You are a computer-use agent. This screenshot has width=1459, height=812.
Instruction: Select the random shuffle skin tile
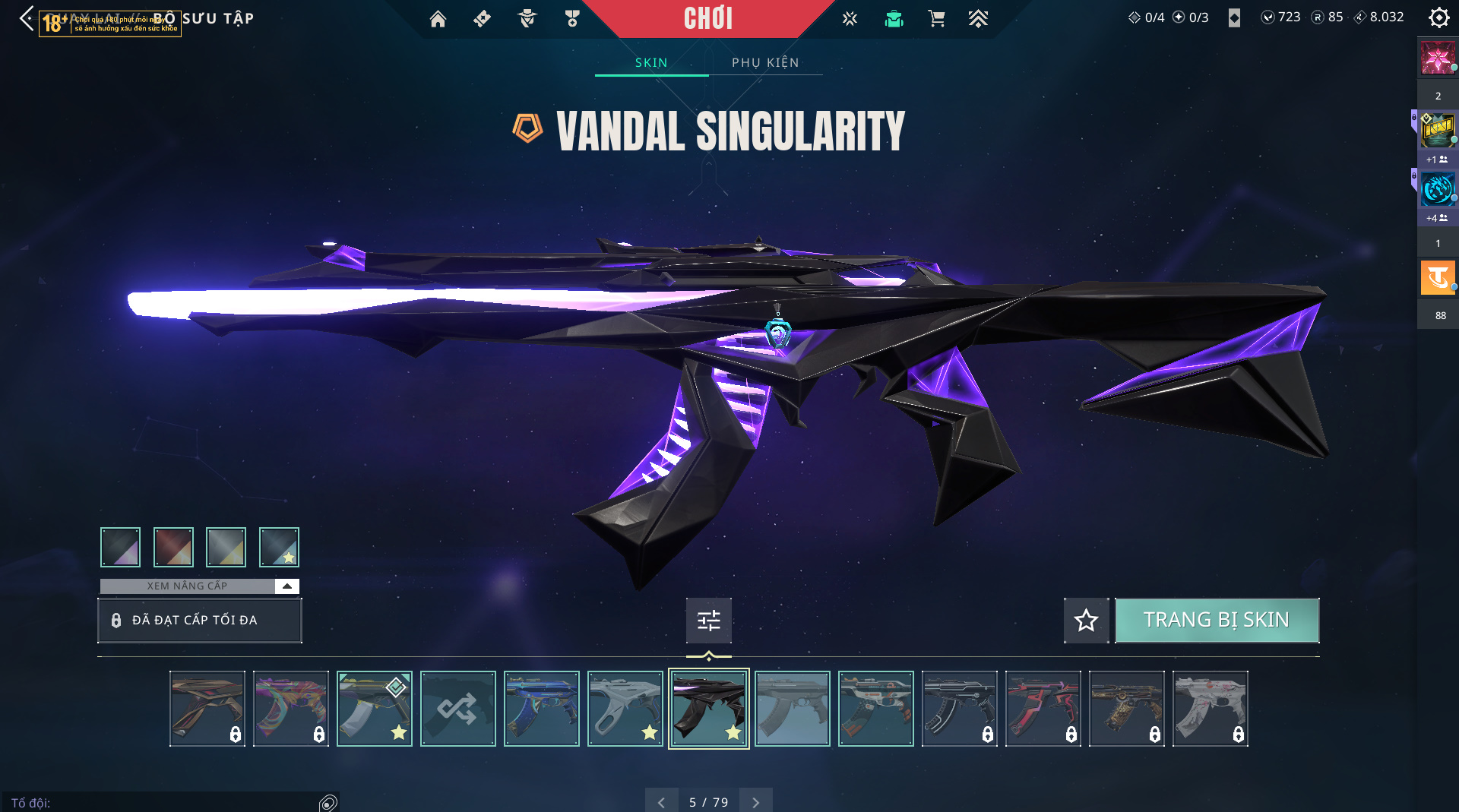(457, 709)
